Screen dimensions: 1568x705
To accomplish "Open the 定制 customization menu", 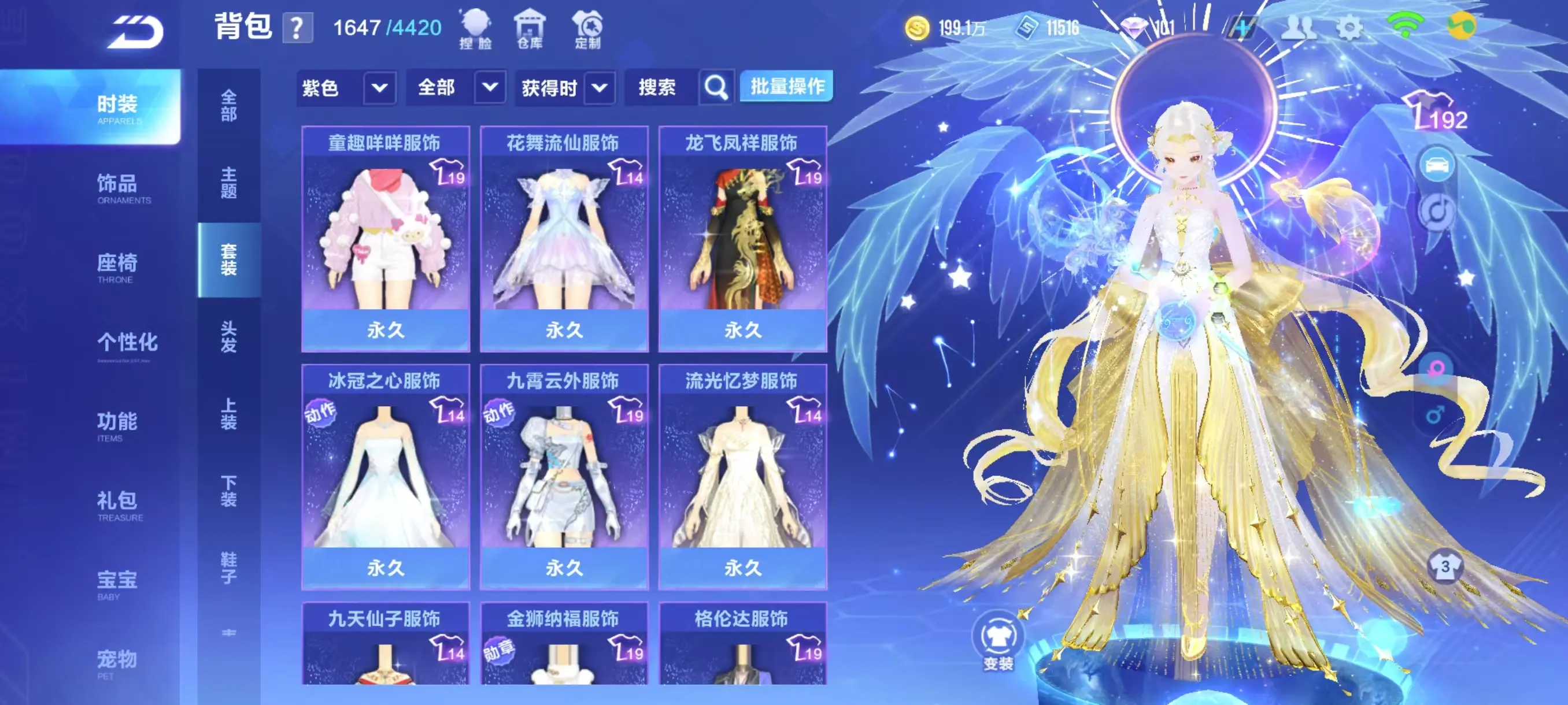I will click(x=587, y=28).
